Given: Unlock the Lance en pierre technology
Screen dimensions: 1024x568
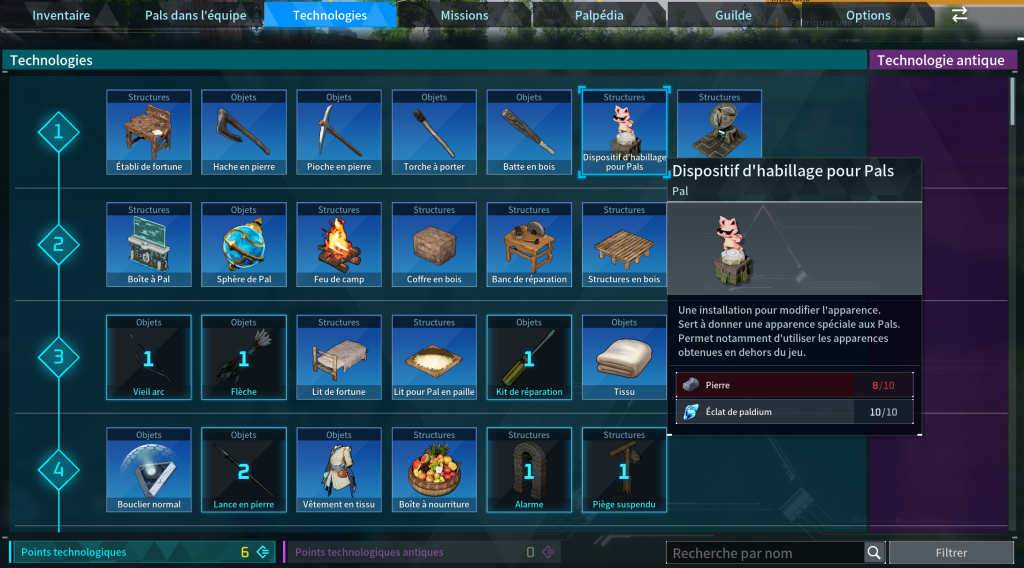Looking at the screenshot, I should [244, 470].
